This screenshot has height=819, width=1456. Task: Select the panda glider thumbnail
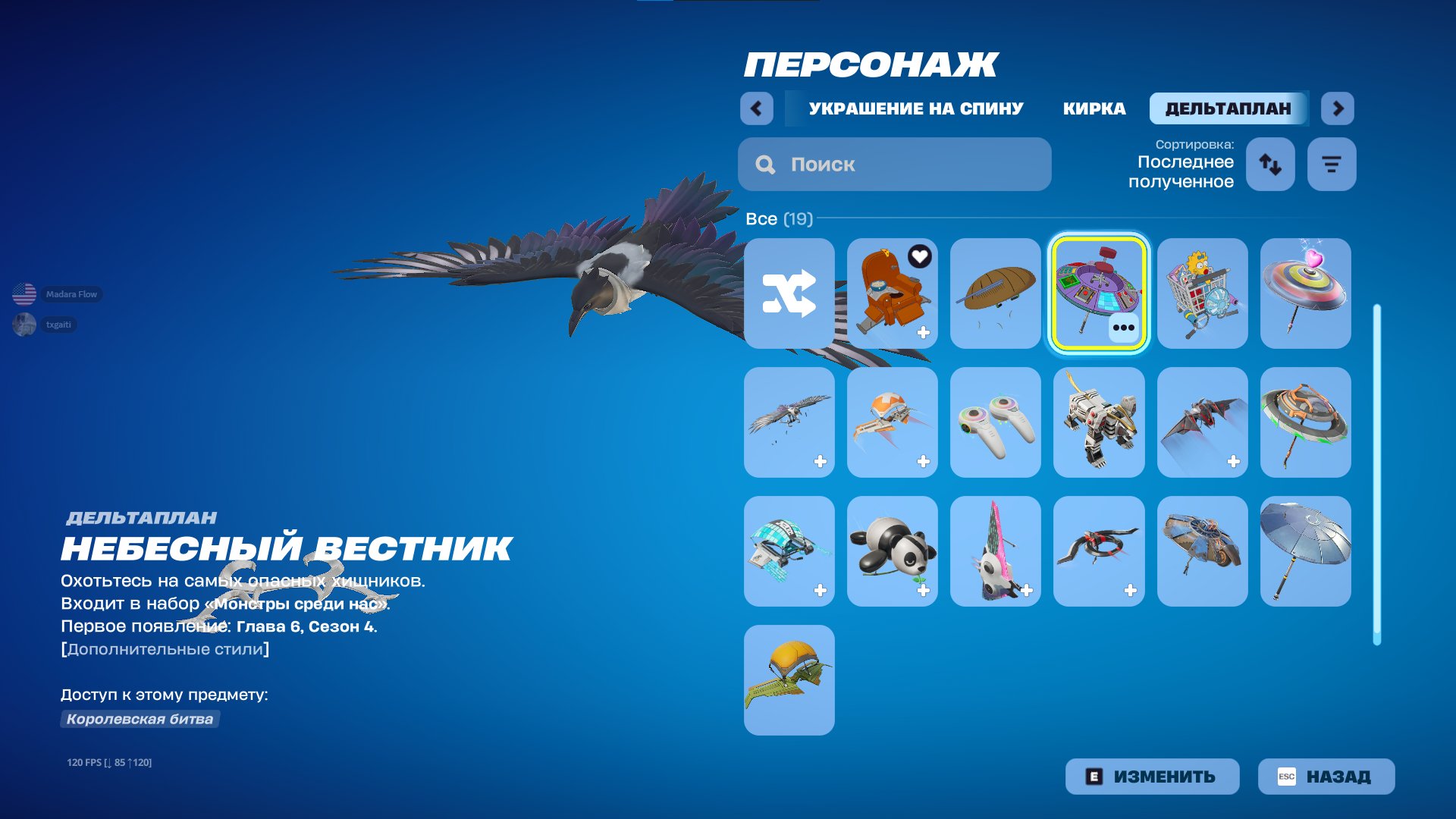point(892,551)
